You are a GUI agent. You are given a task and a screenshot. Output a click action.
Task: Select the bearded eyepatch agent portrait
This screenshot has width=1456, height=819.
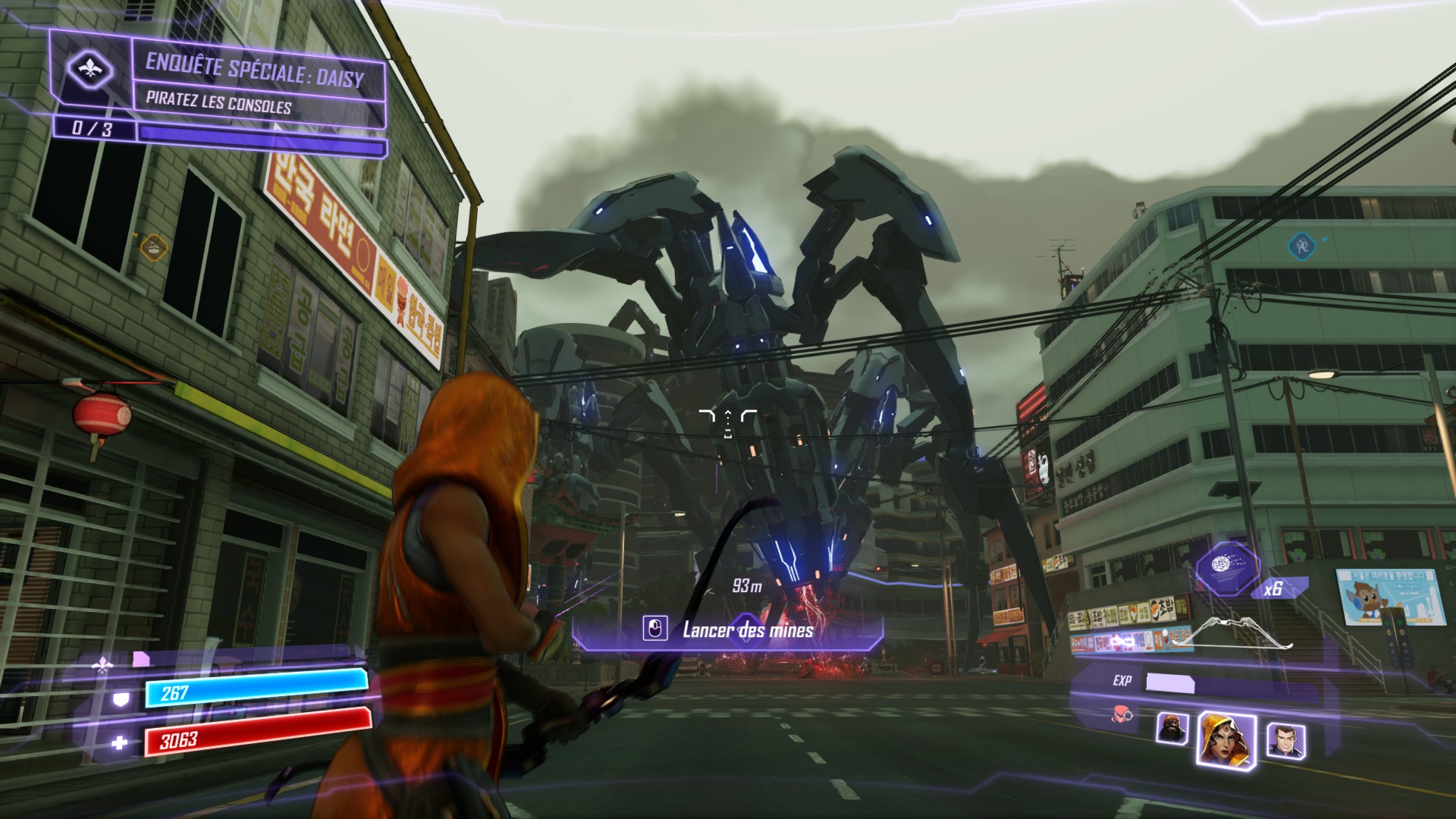click(x=1172, y=730)
